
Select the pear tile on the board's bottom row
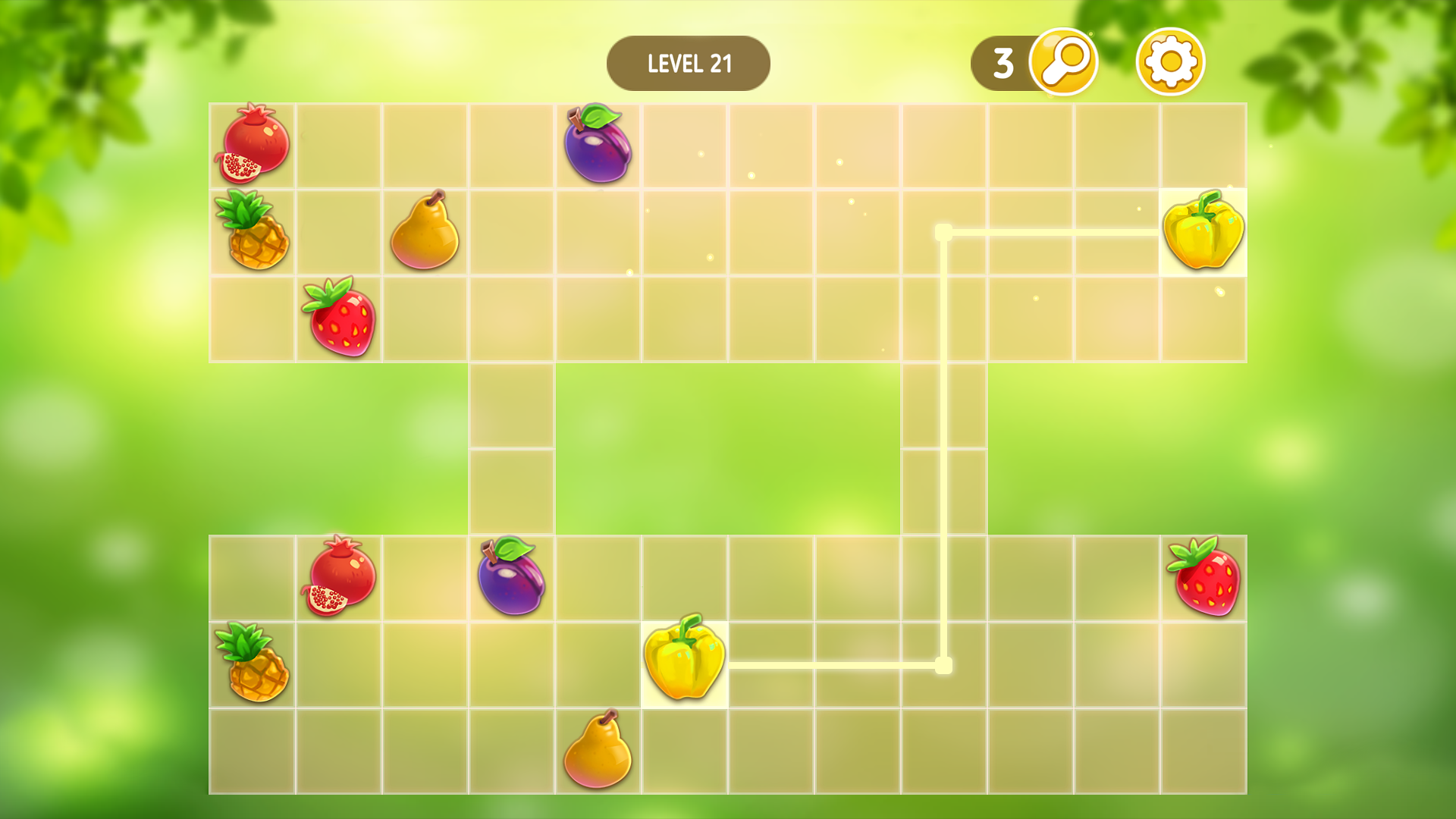tap(598, 750)
